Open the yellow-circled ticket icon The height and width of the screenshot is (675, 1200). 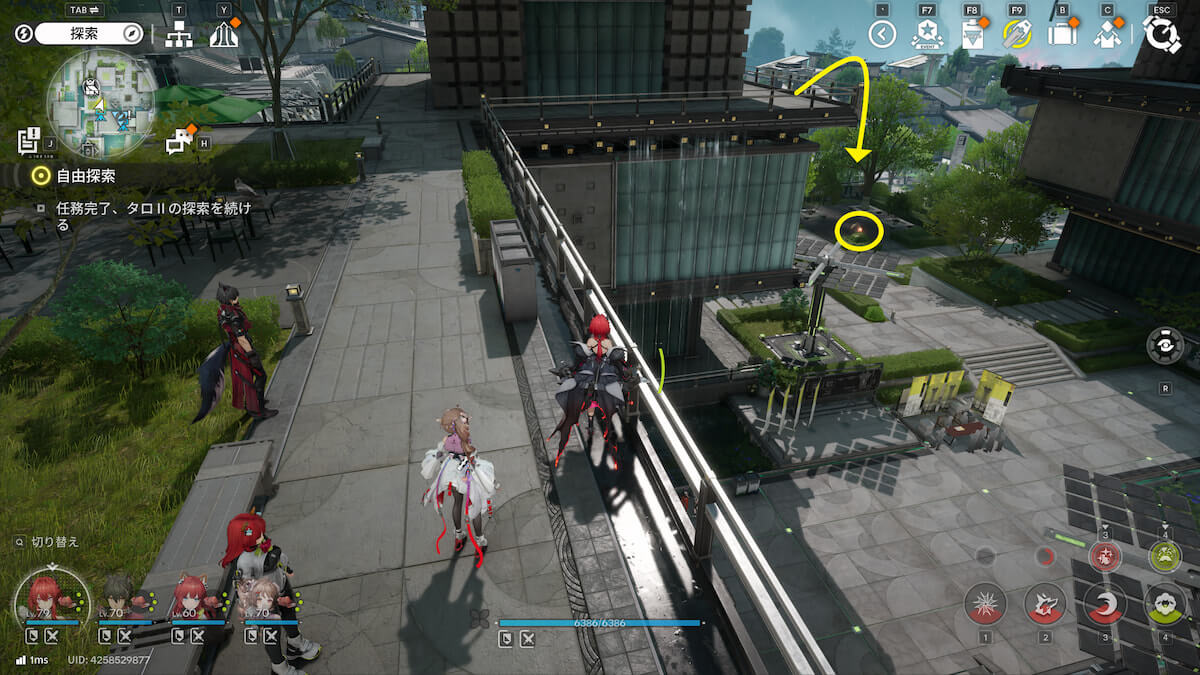pos(1017,35)
